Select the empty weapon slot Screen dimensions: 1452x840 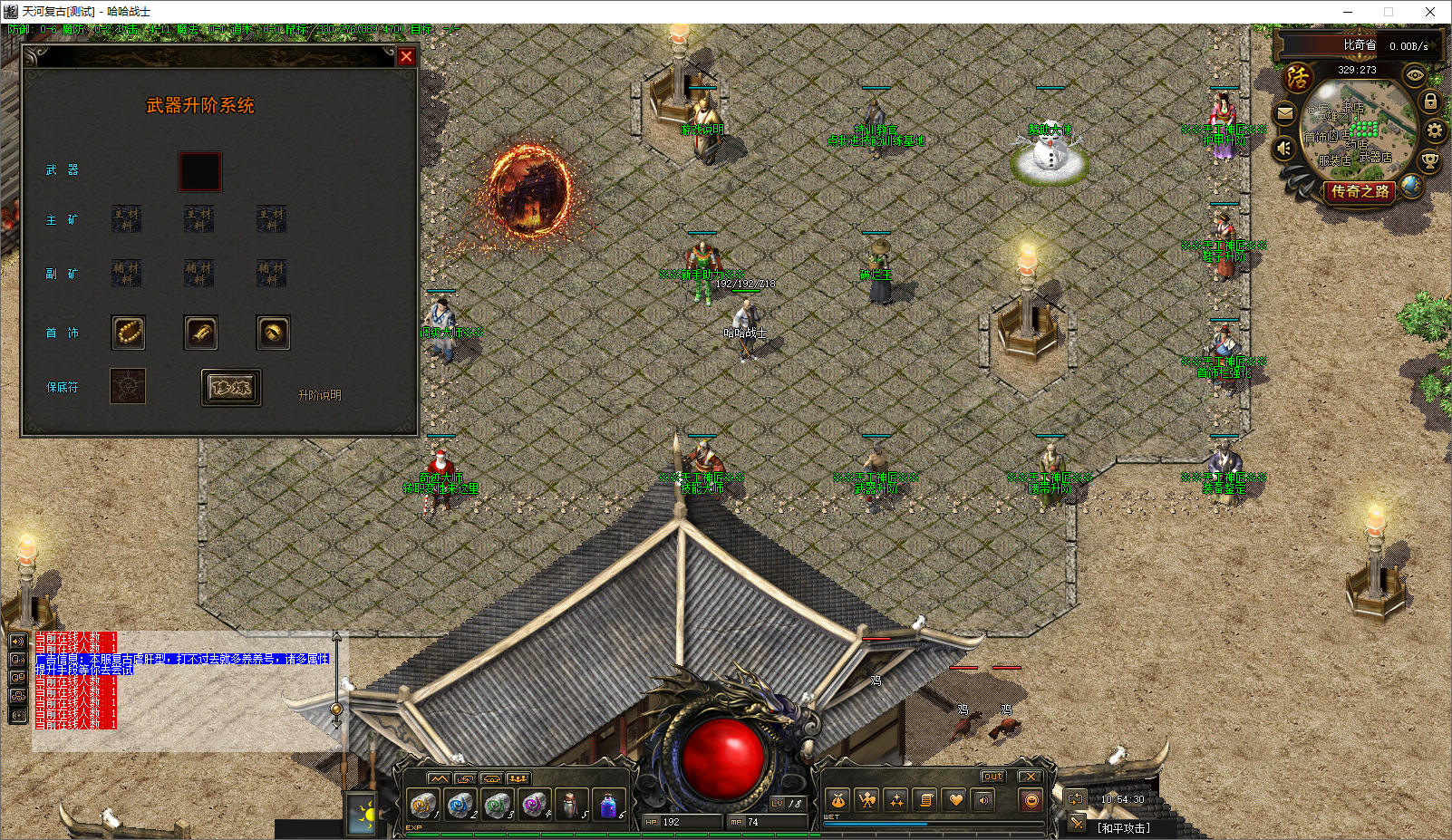(199, 171)
